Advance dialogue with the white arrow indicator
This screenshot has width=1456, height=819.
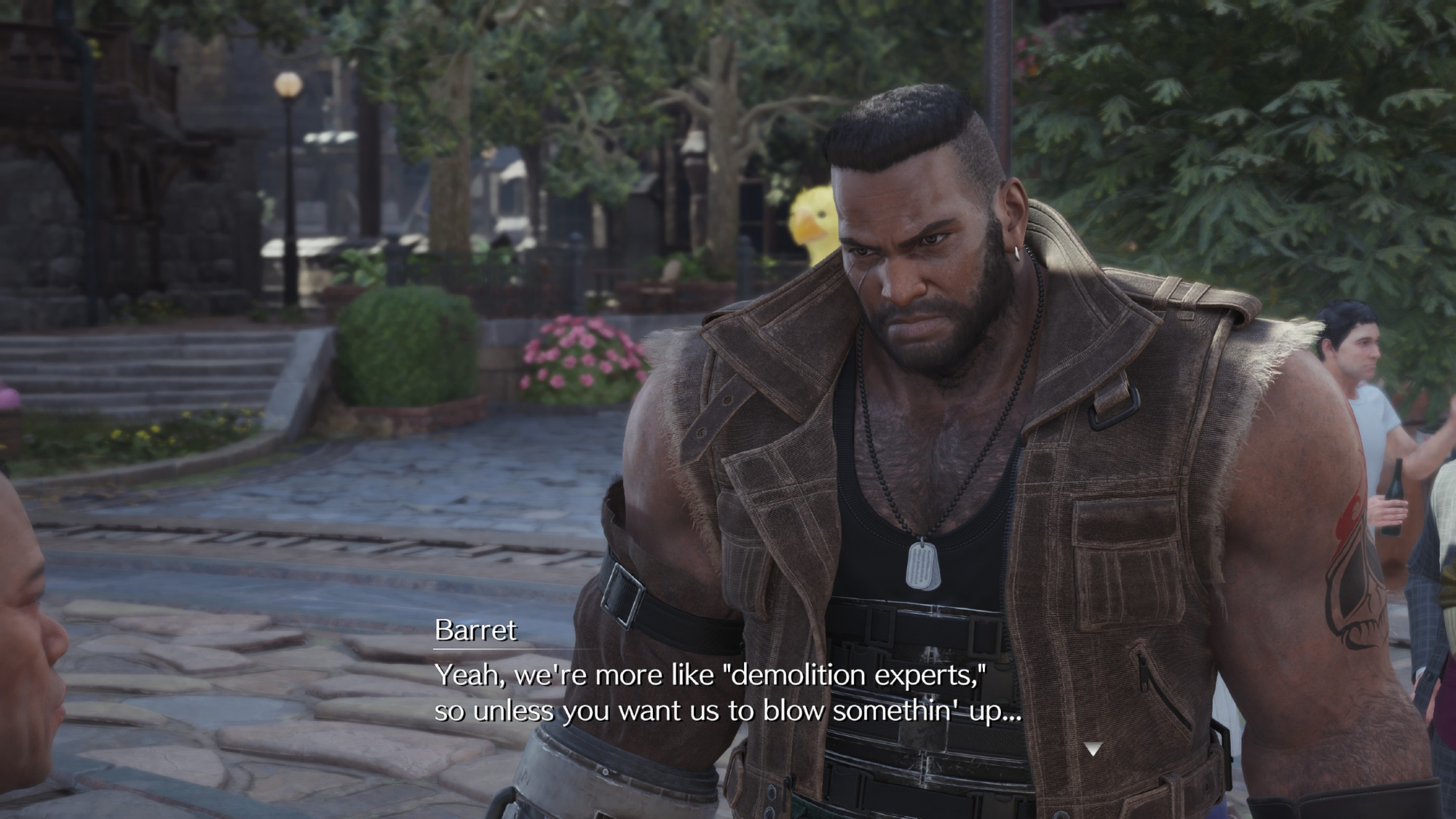click(x=1093, y=748)
